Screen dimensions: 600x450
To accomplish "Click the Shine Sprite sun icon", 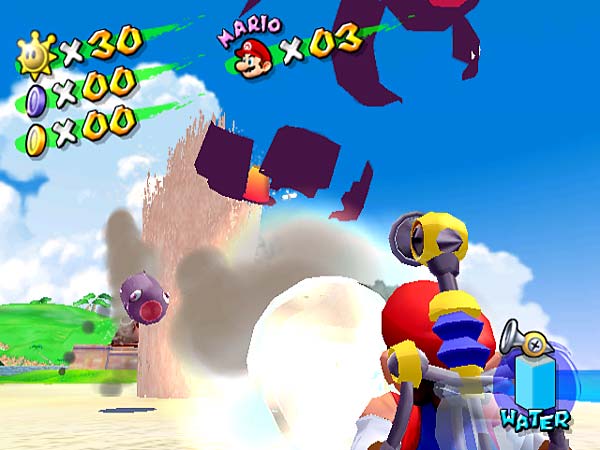I will 37,57.
